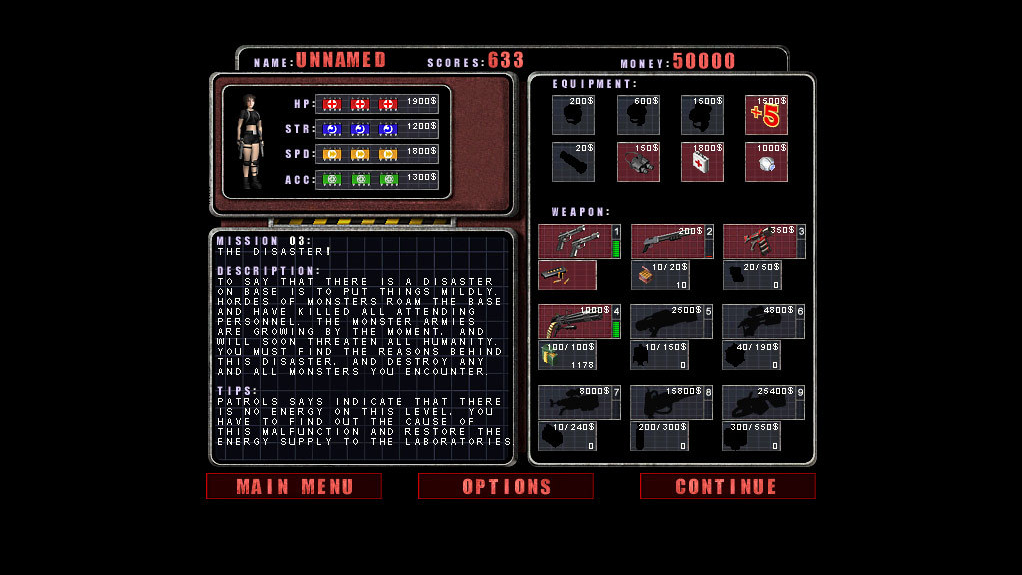The width and height of the screenshot is (1022, 575).
Task: Select the dual pistols weapon slot 1
Action: (x=579, y=241)
